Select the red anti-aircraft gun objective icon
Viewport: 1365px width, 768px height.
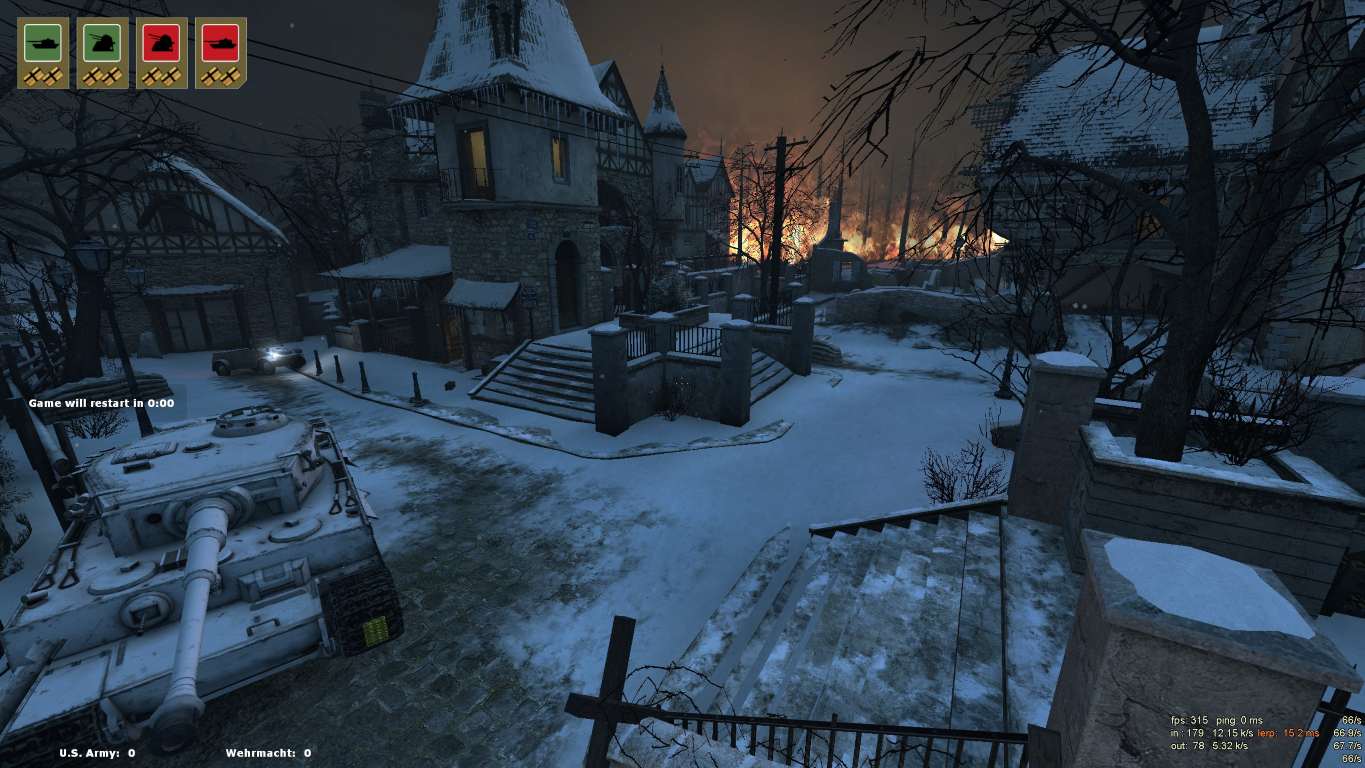161,43
